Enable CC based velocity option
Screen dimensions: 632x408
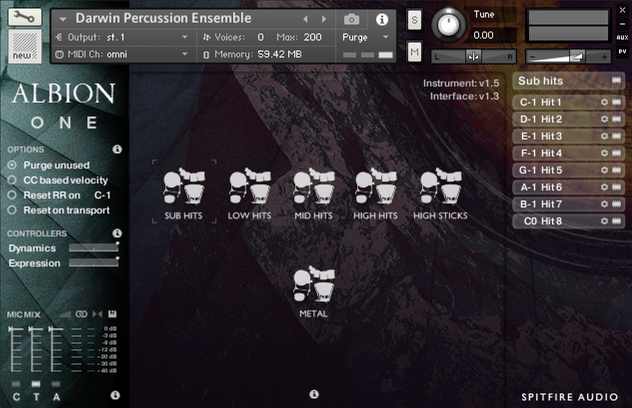coord(13,180)
